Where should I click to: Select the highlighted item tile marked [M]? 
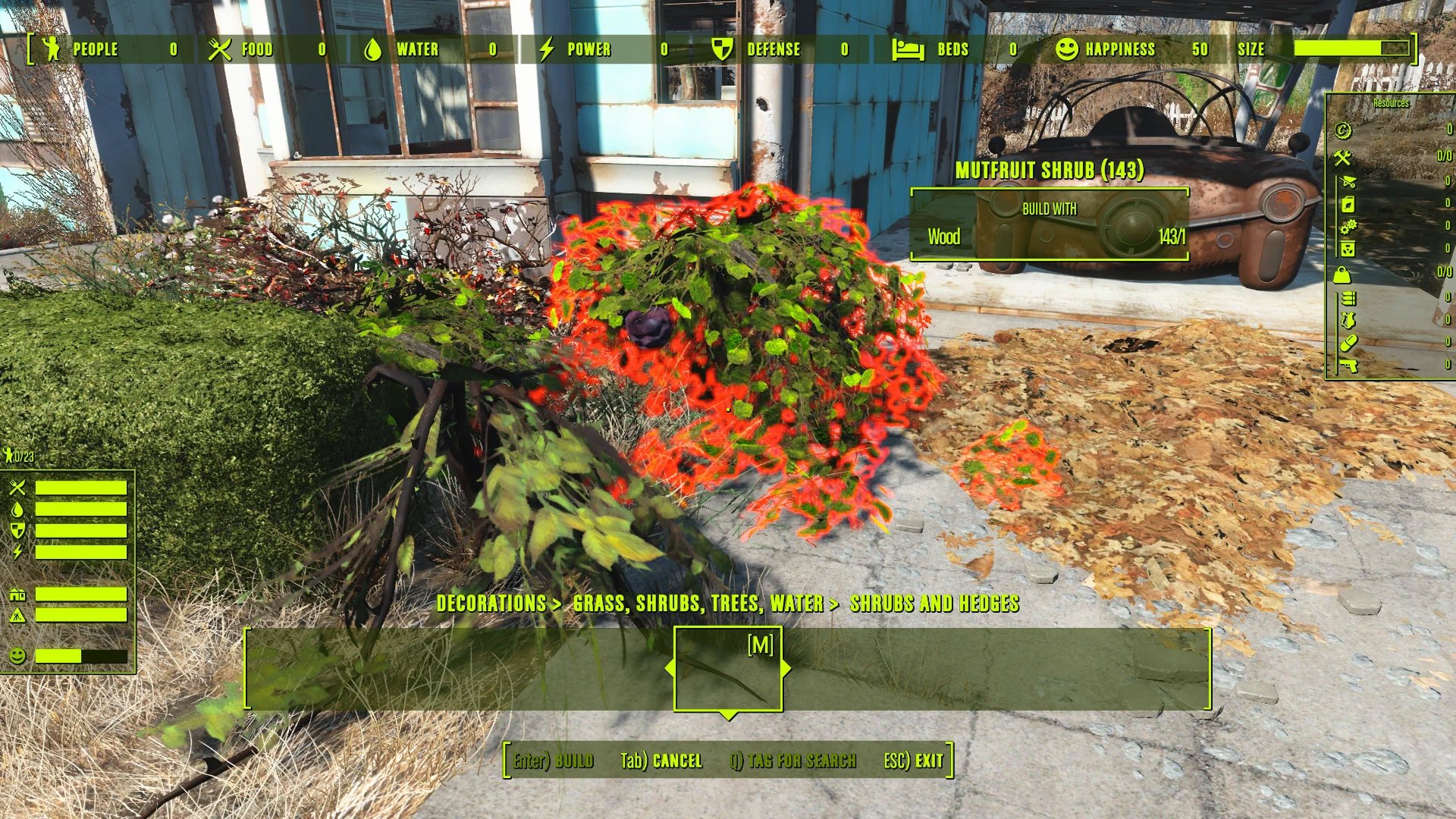coord(728,668)
